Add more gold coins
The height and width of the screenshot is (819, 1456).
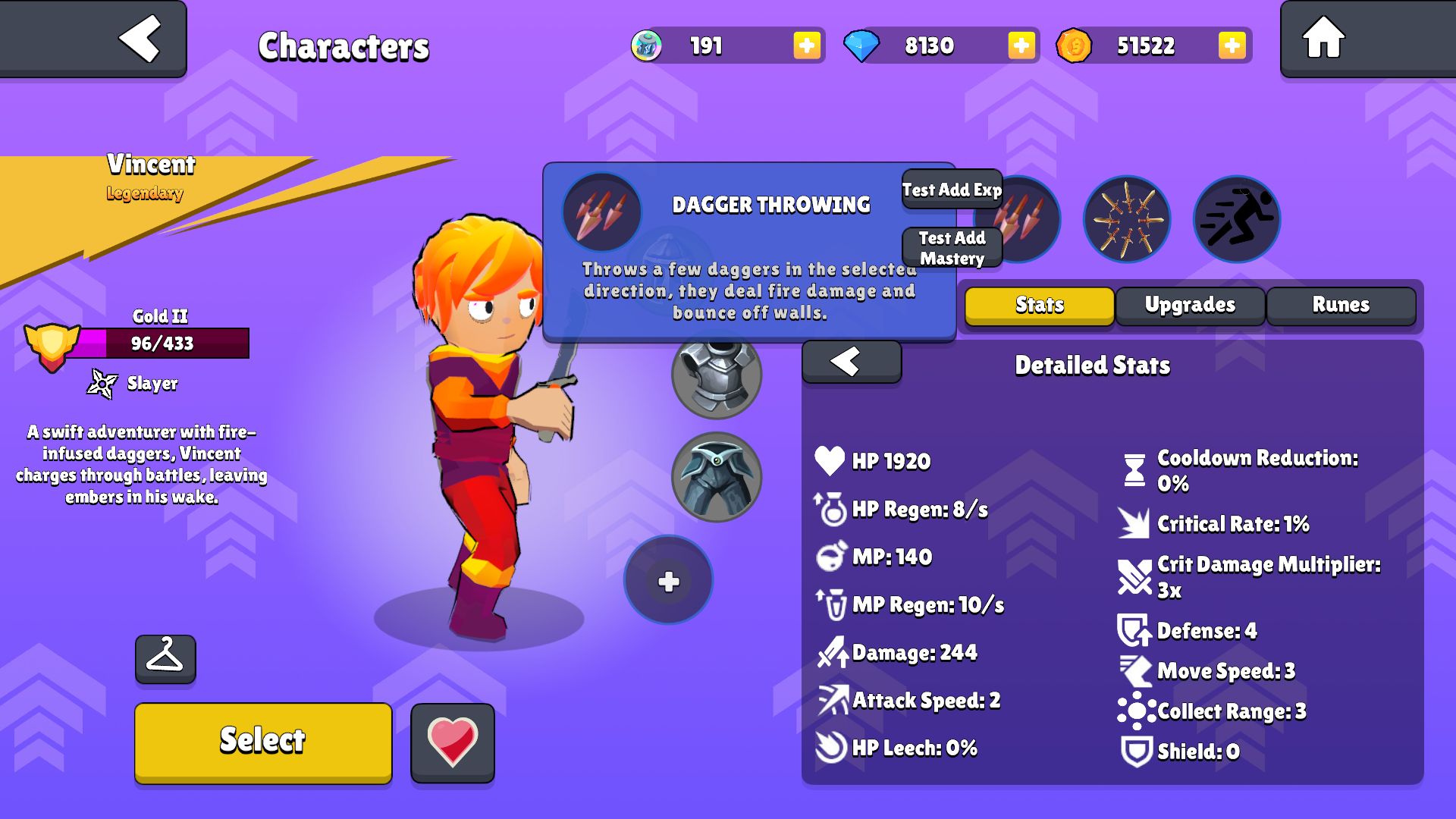click(1232, 45)
